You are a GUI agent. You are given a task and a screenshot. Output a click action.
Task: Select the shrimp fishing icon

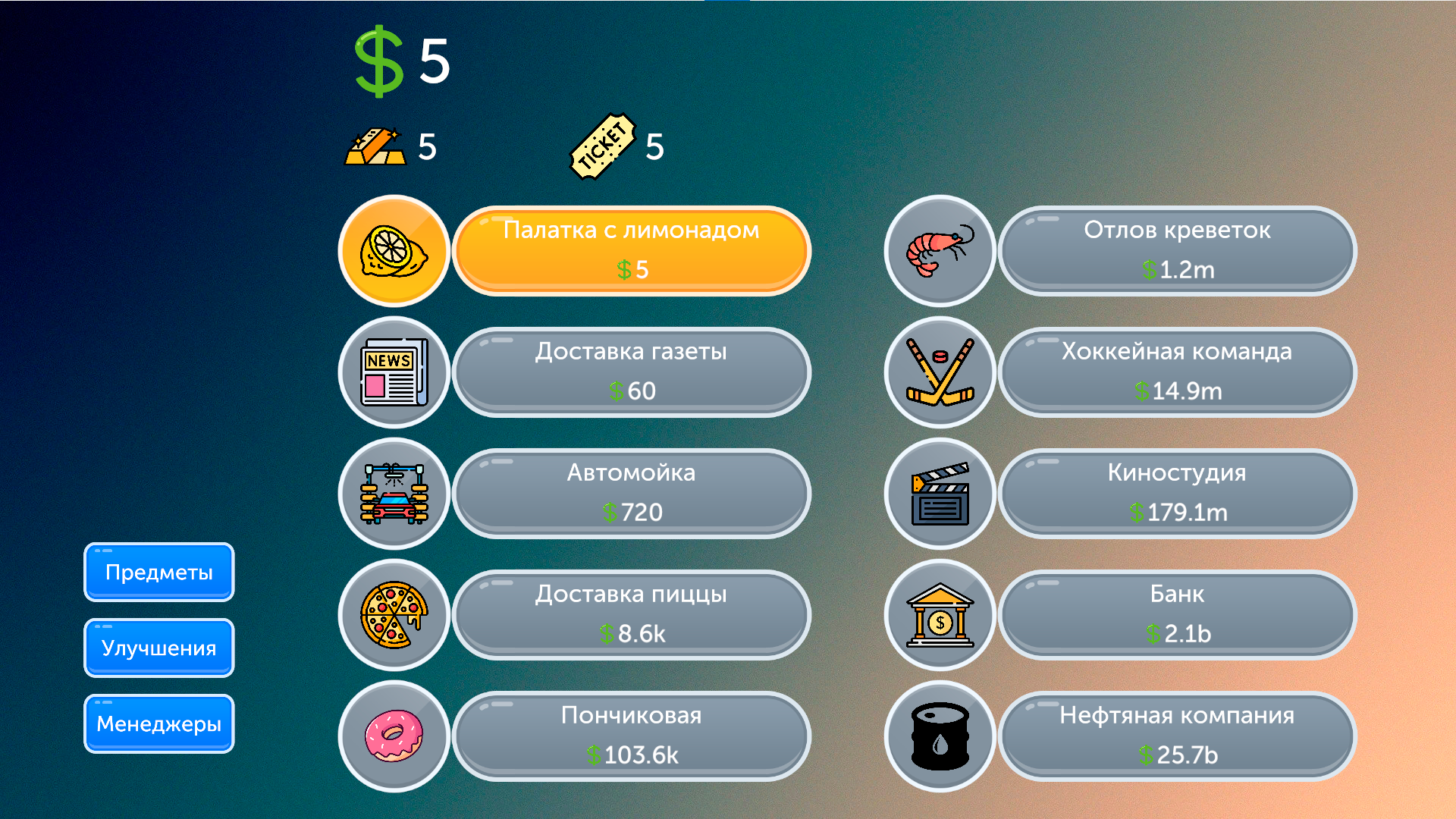pyautogui.click(x=939, y=250)
